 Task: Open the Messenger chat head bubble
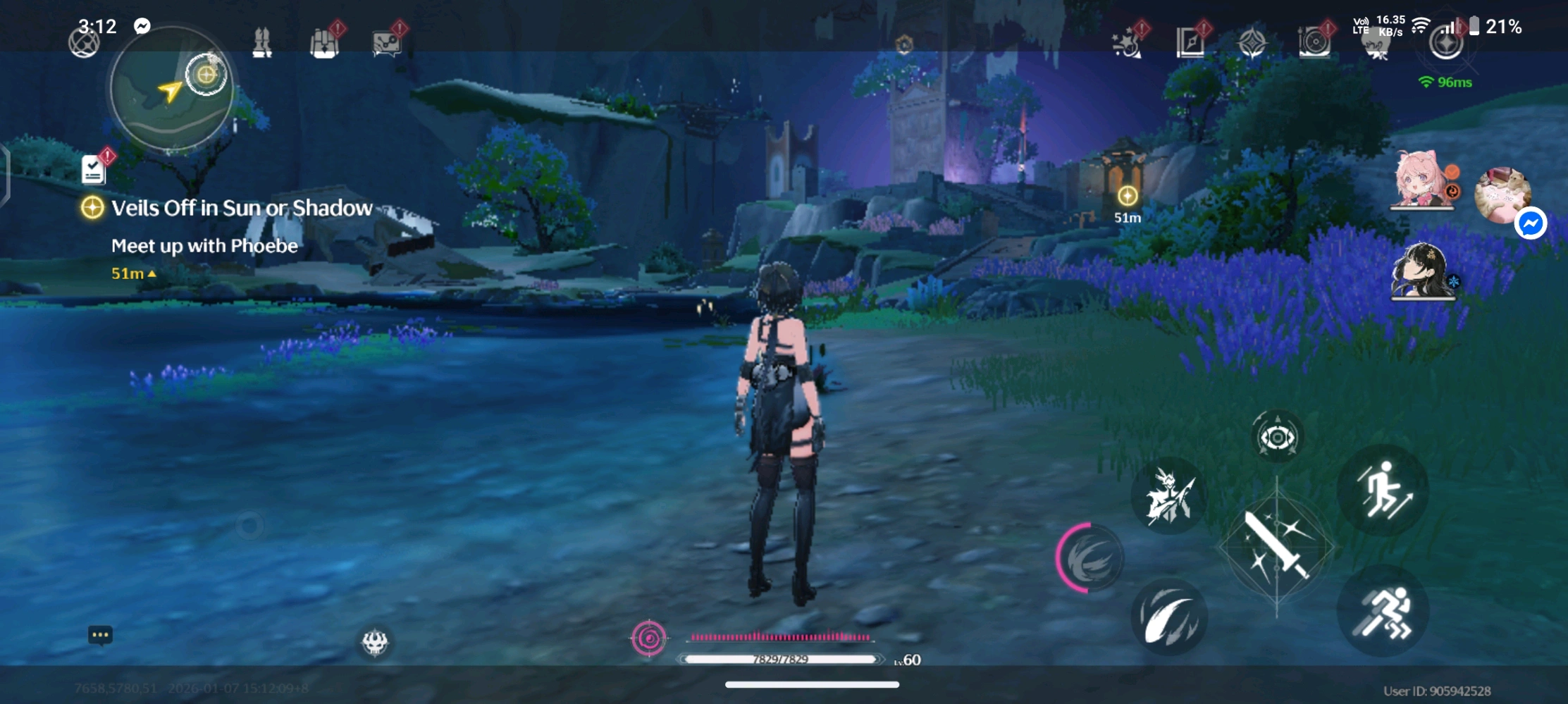pyautogui.click(x=1531, y=224)
